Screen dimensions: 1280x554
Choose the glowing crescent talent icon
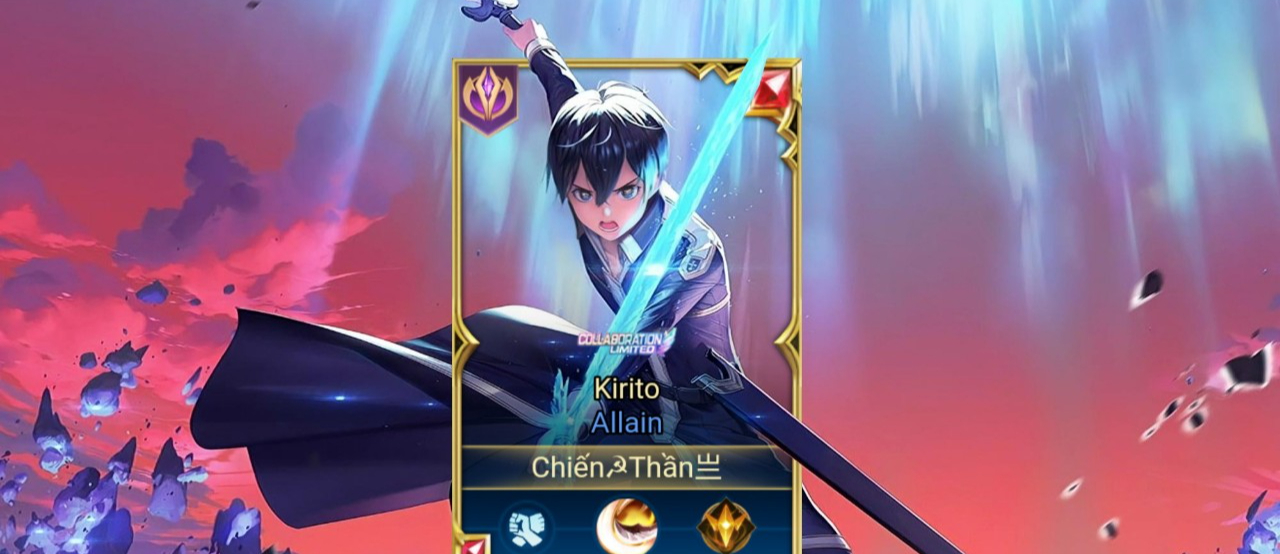[x=627, y=526]
